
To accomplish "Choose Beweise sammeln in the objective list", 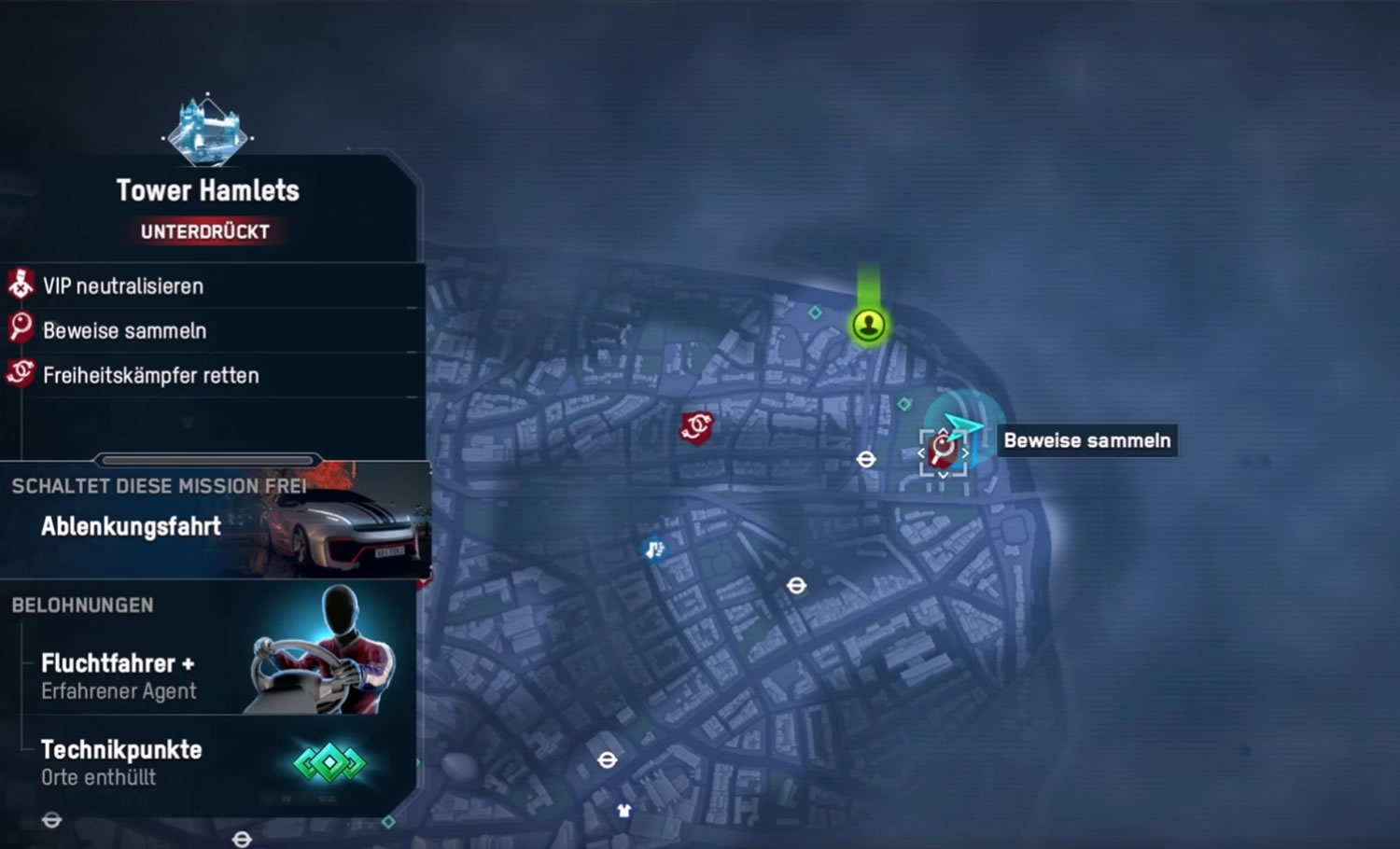I will pyautogui.click(x=124, y=330).
